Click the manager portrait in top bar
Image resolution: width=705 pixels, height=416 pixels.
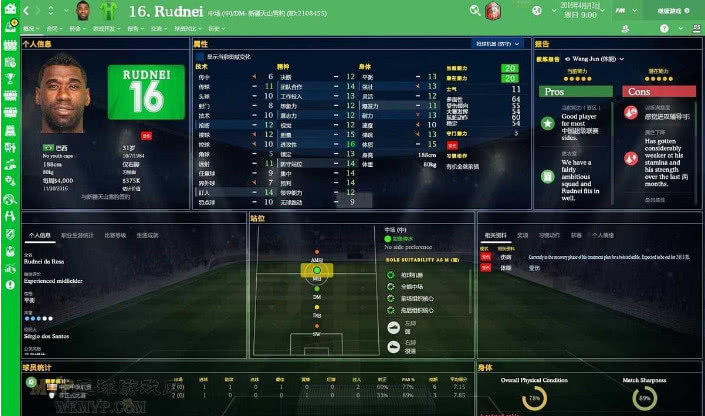[492, 11]
